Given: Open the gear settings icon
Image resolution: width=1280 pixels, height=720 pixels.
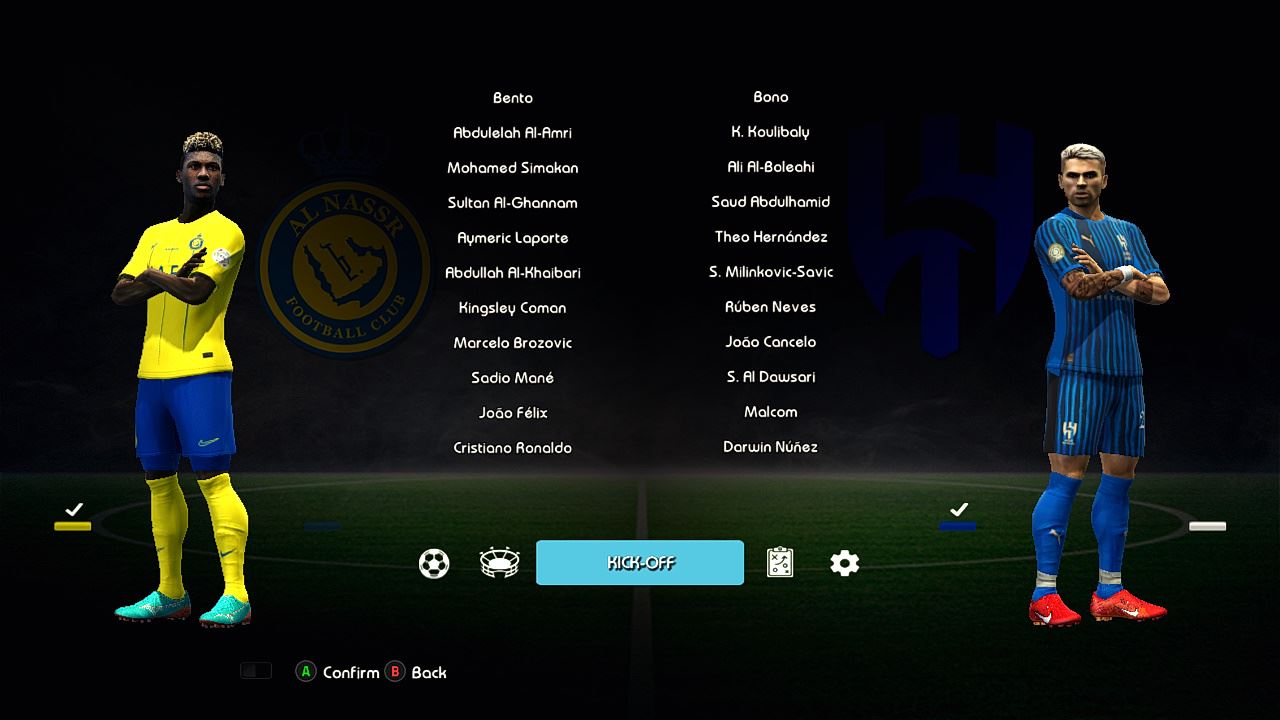Looking at the screenshot, I should (x=845, y=564).
